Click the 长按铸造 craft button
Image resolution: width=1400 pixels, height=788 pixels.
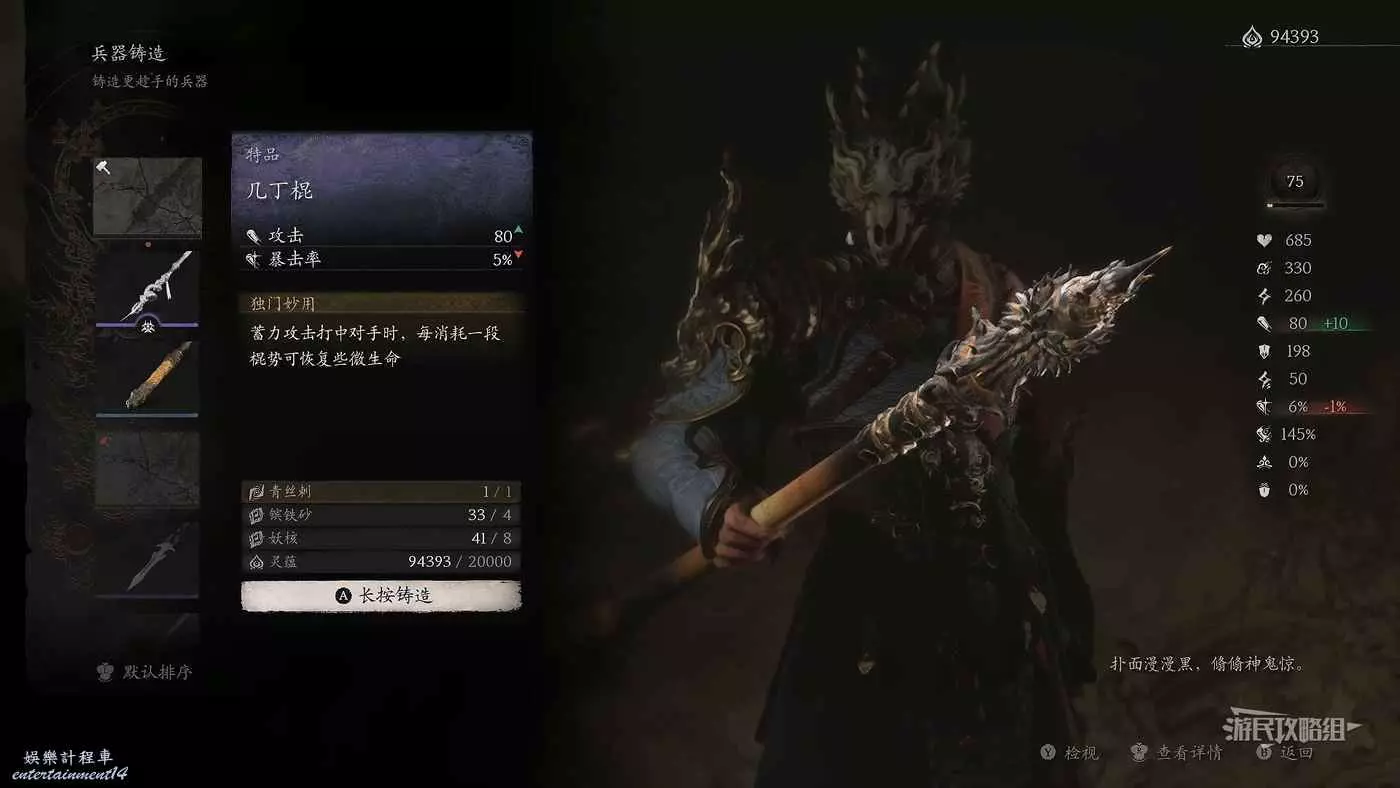[381, 595]
